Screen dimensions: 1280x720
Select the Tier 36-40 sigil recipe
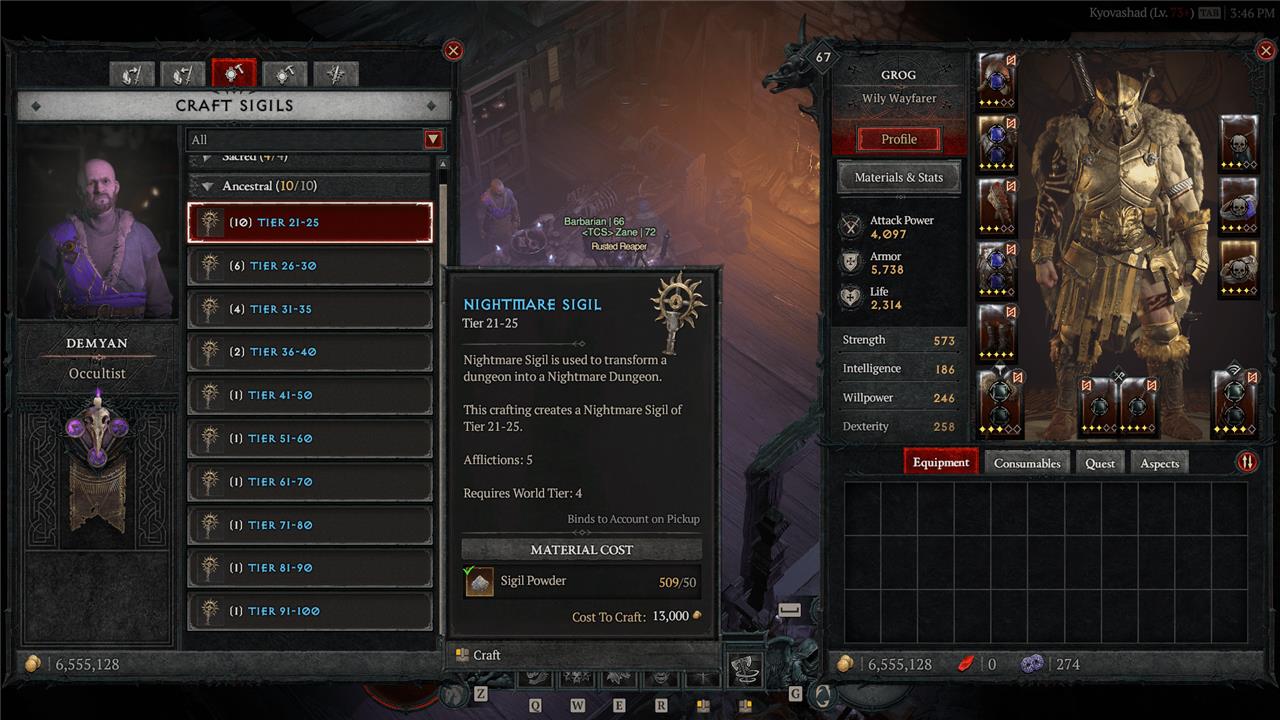click(x=310, y=352)
